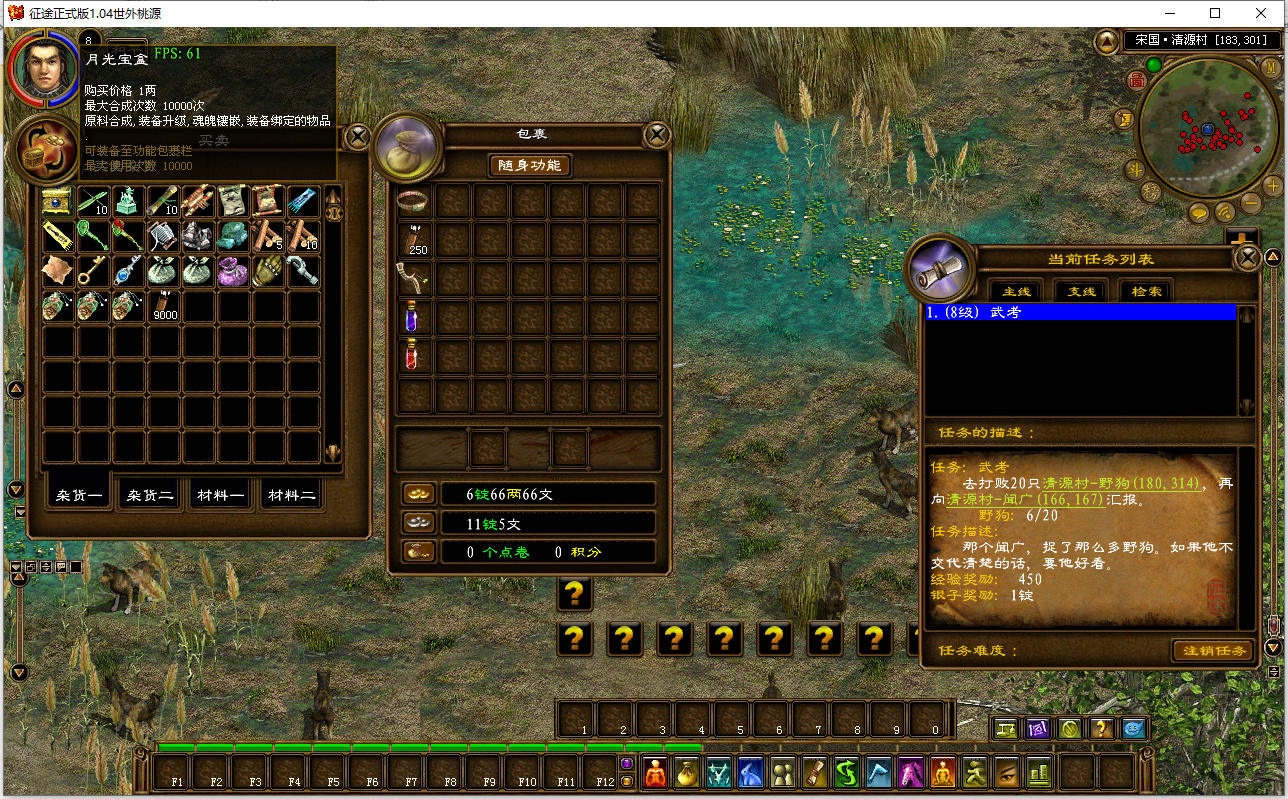Close the quest list window
The width and height of the screenshot is (1288, 799).
coord(1247,258)
